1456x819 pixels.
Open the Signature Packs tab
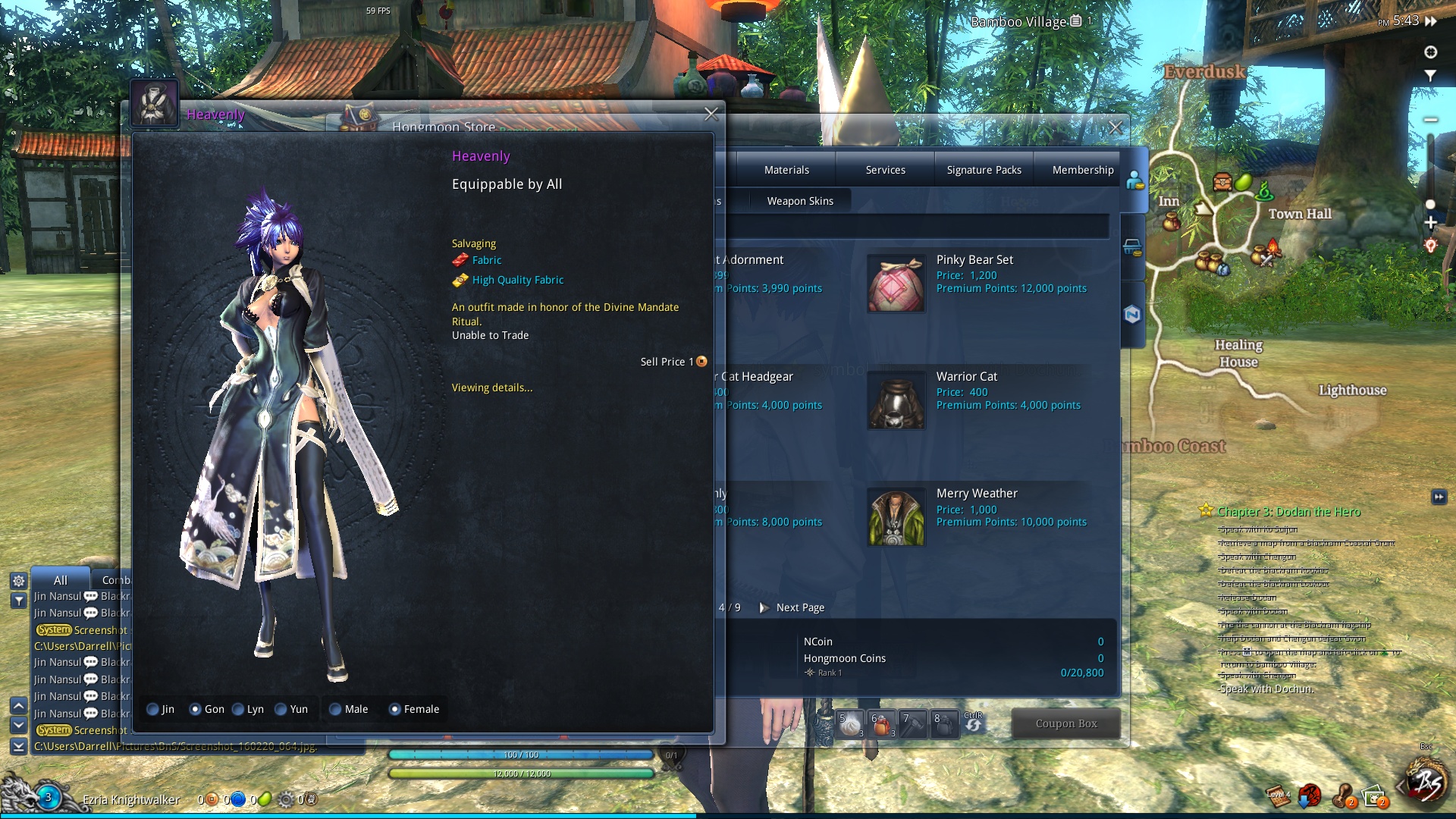coord(984,170)
